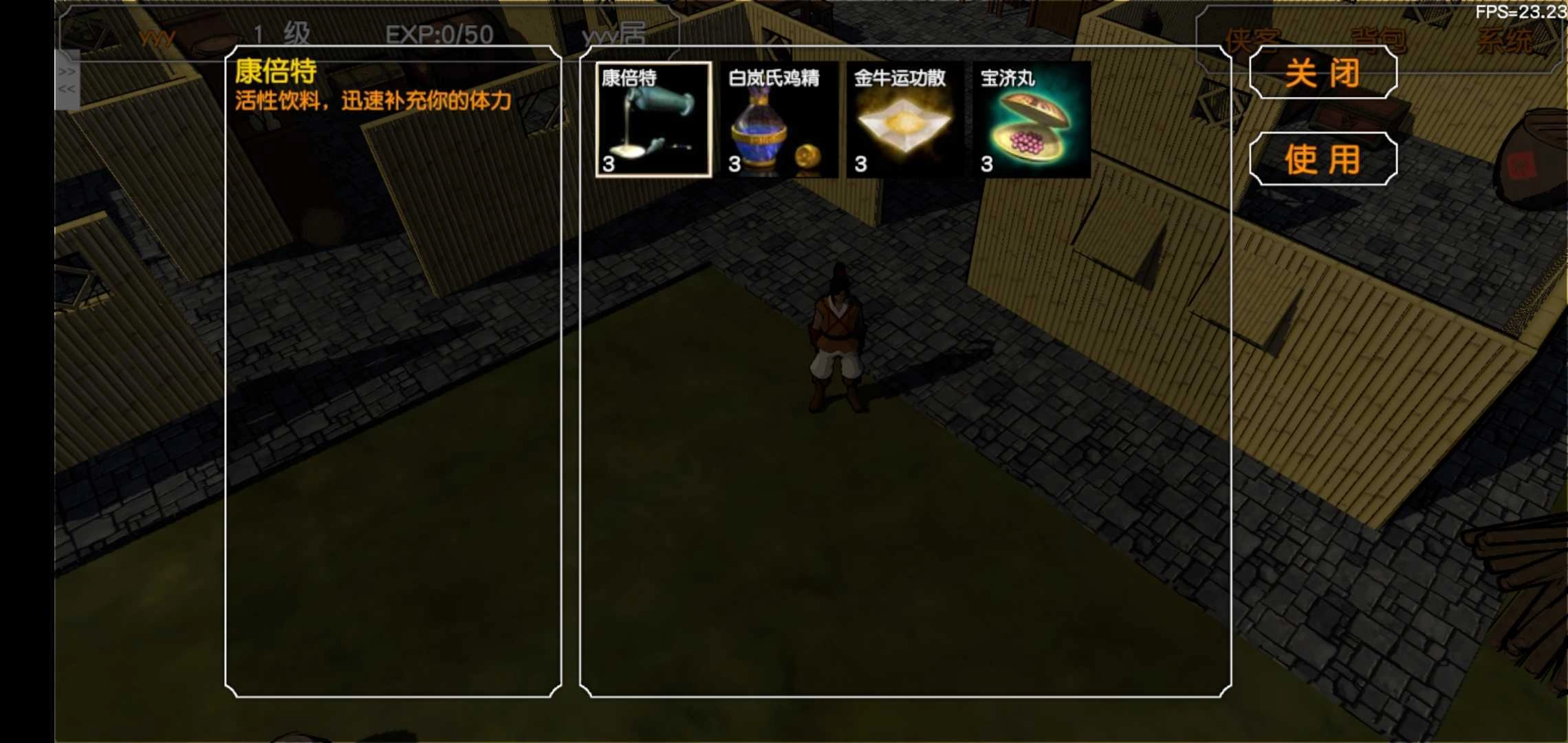Click the quantity 3 on 康倍特 slot
This screenshot has height=743, width=1568.
[x=608, y=165]
